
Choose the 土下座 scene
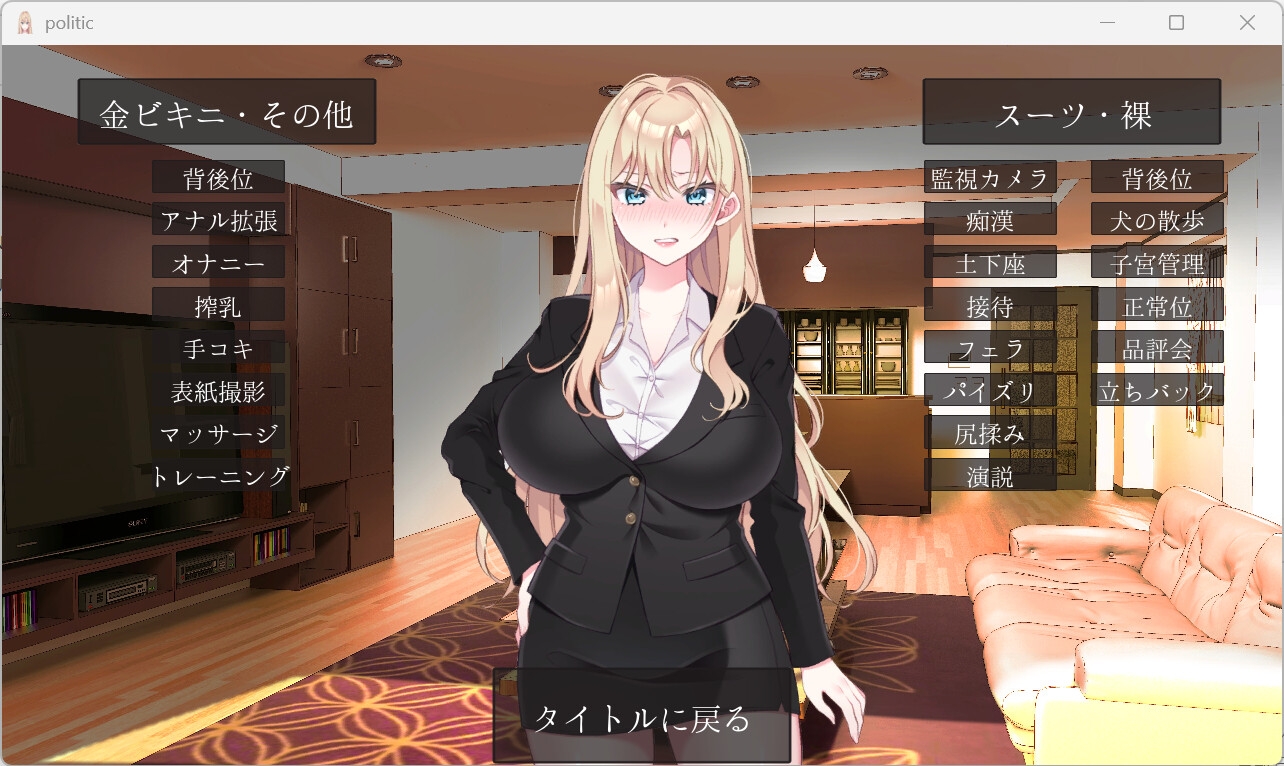click(x=990, y=263)
